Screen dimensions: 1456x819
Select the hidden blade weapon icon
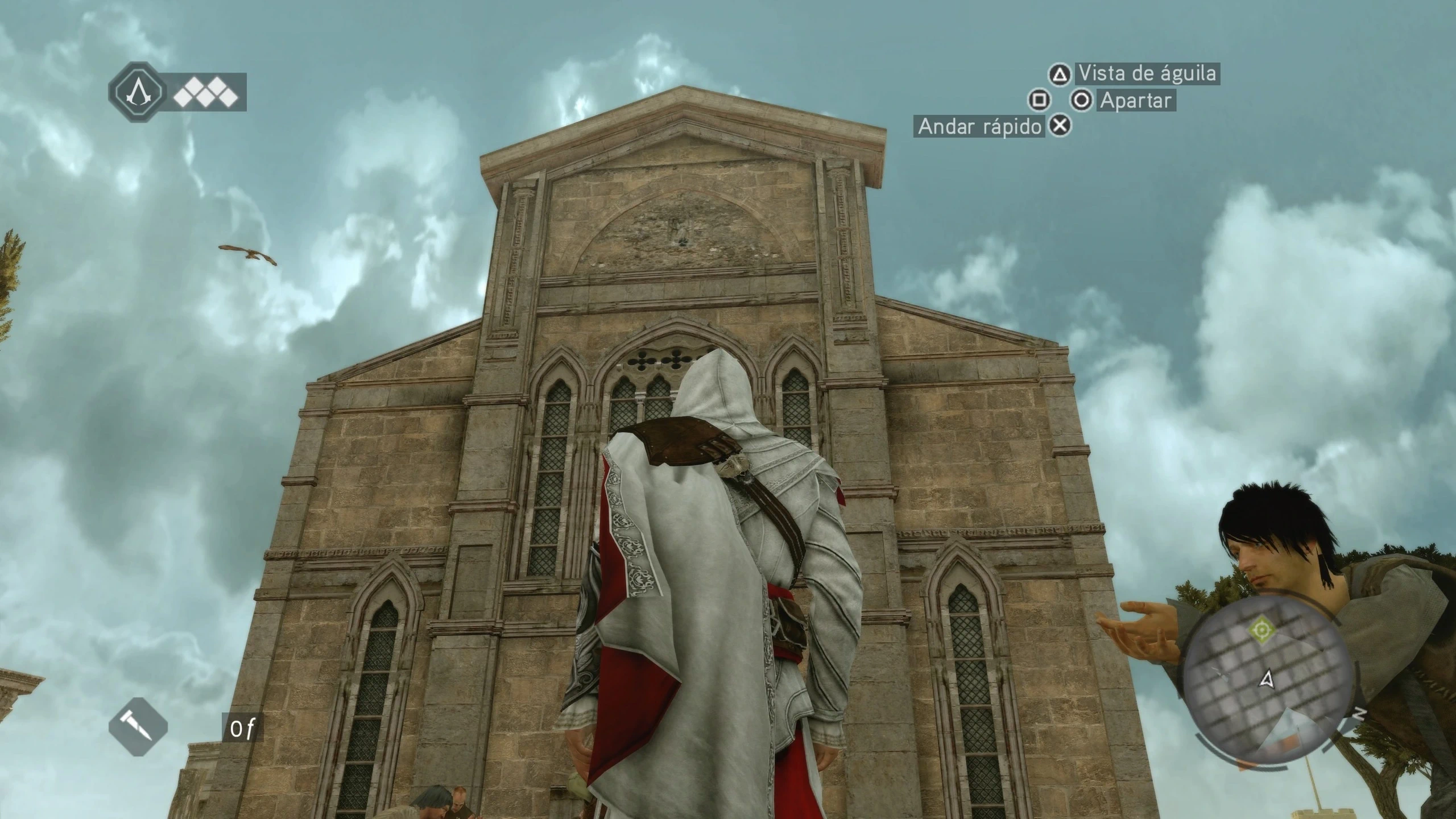pos(138,727)
